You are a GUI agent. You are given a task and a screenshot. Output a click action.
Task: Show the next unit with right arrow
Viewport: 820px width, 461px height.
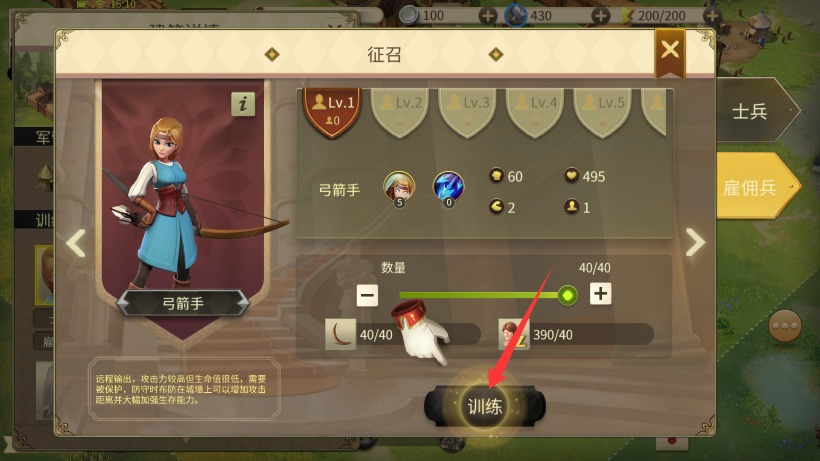pos(695,242)
